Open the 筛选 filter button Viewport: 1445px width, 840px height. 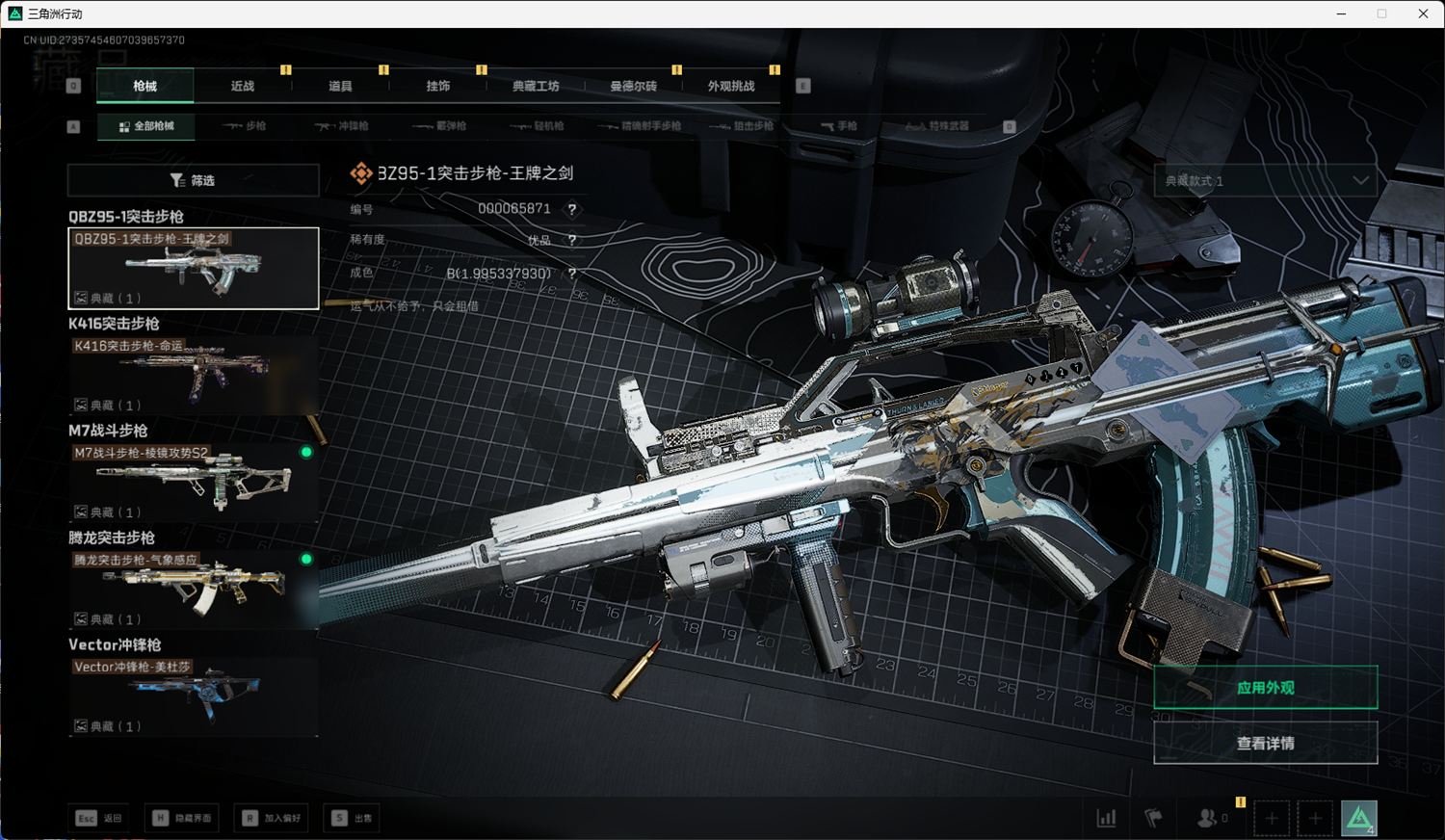(193, 180)
